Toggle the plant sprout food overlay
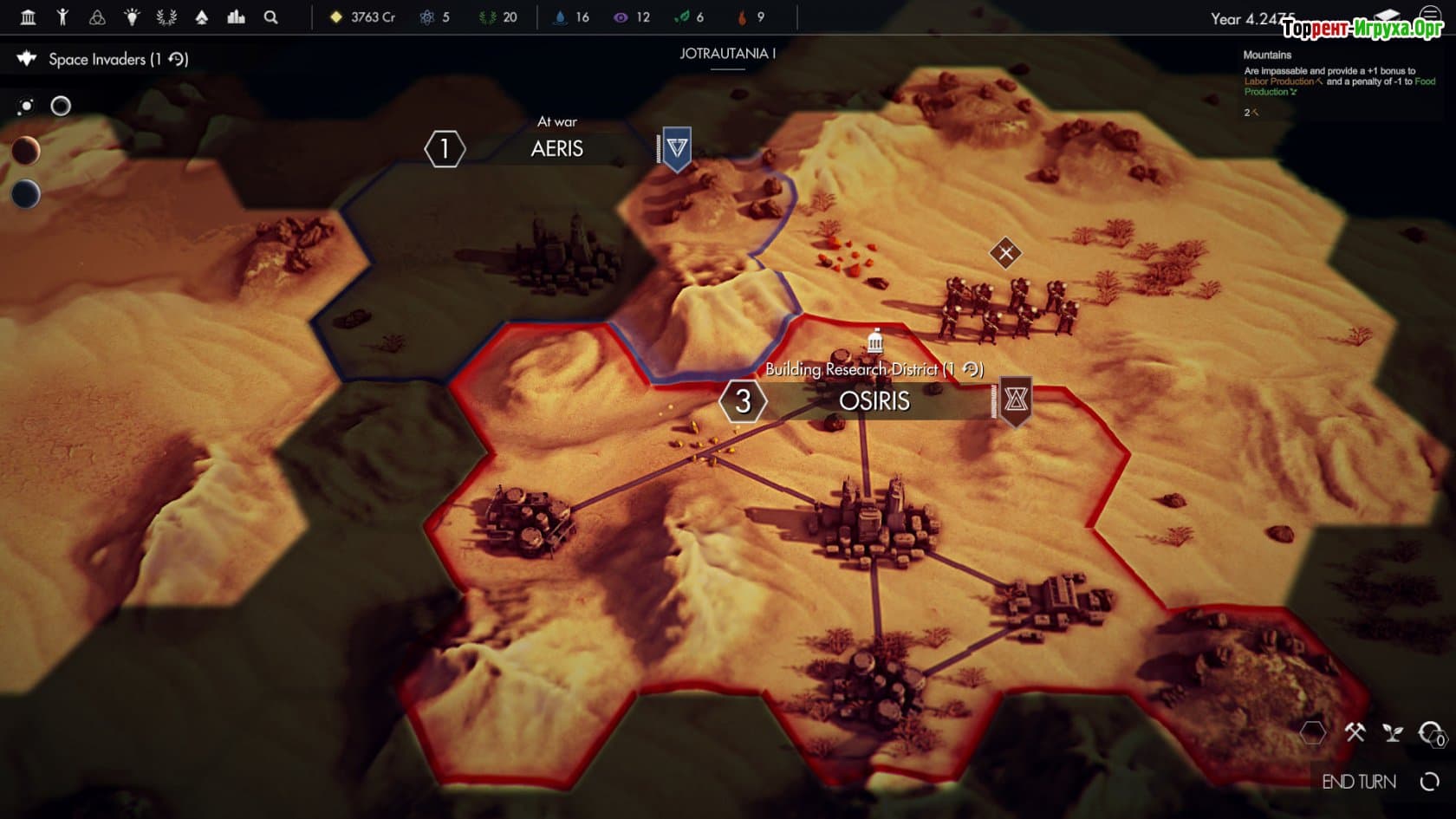The height and width of the screenshot is (819, 1456). (x=1393, y=733)
